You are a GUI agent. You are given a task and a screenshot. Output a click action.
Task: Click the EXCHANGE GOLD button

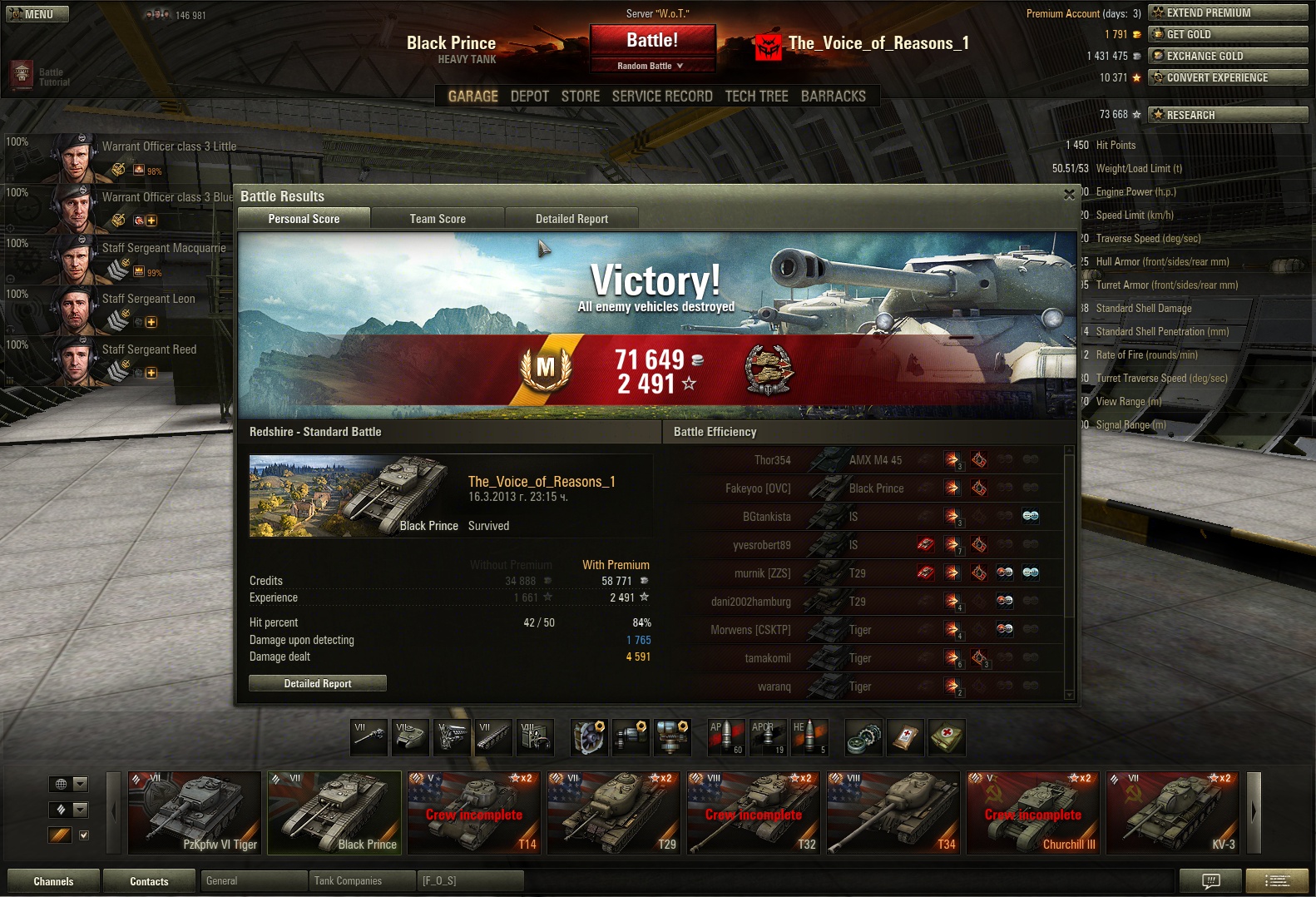tap(1227, 56)
